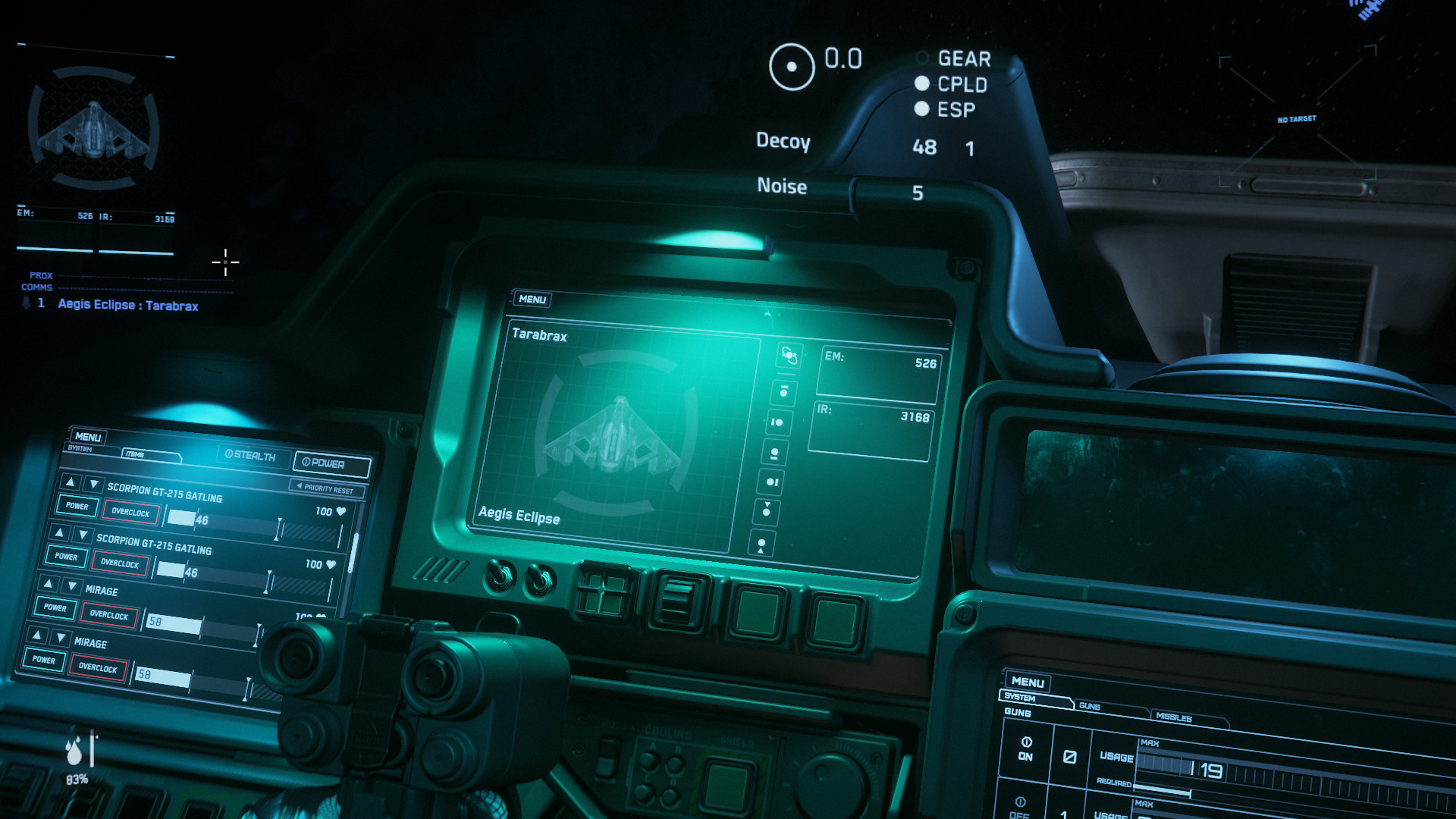The width and height of the screenshot is (1456, 819).
Task: Toggle the Guns ON power button
Action: click(1025, 748)
